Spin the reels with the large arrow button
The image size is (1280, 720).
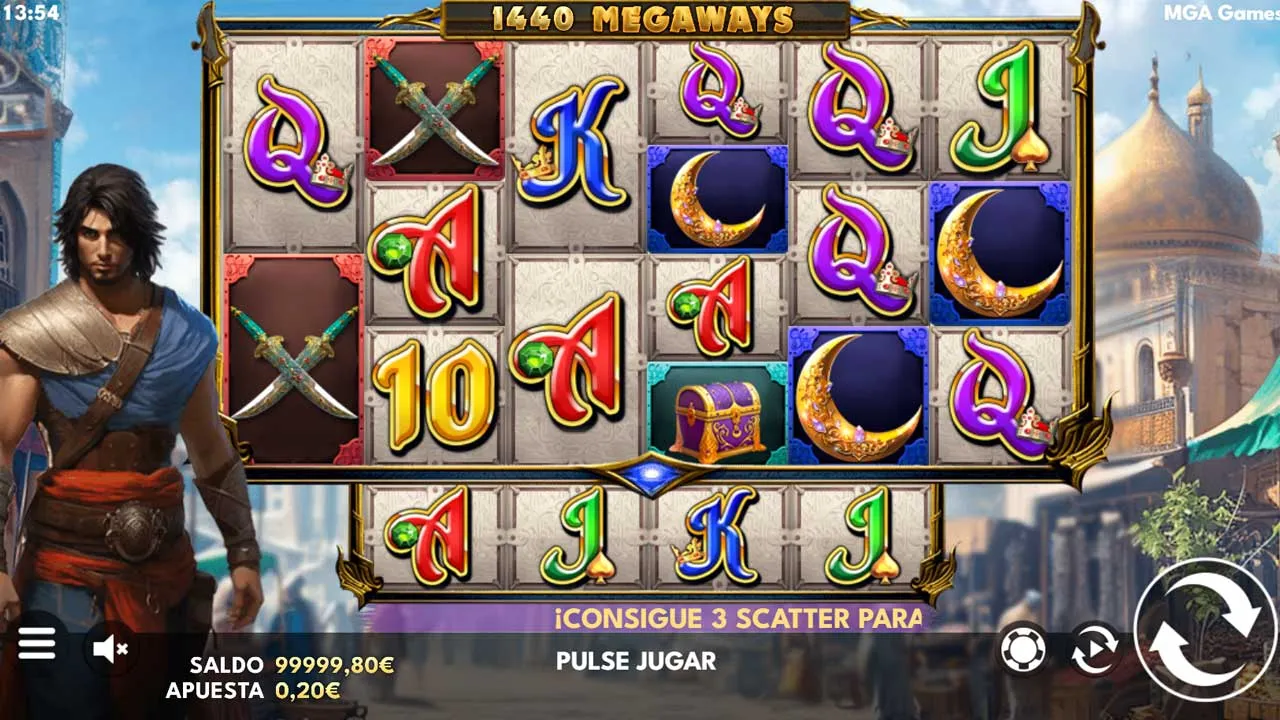[x=1204, y=629]
